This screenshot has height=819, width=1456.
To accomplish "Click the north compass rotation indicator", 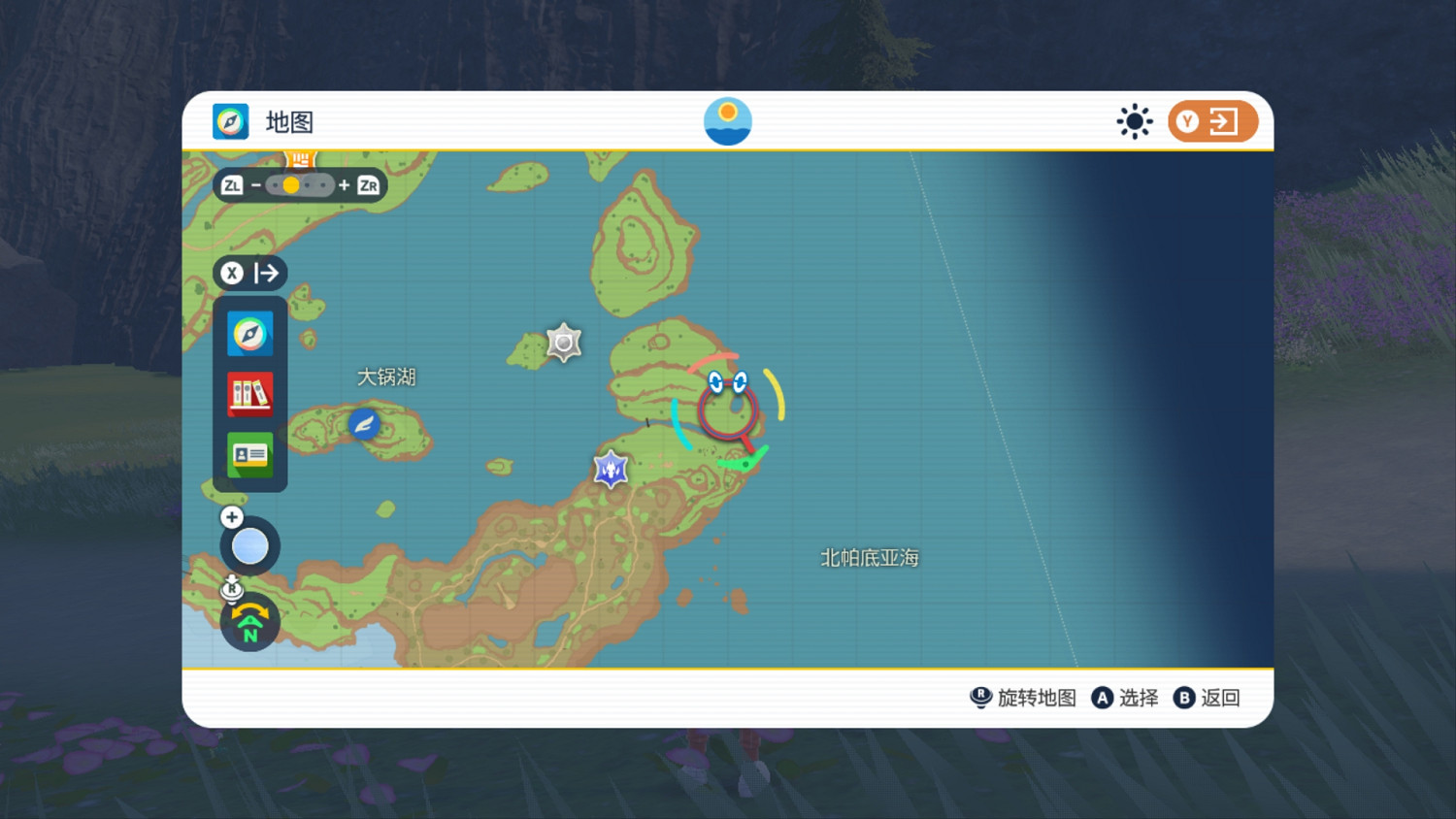I will click(249, 624).
